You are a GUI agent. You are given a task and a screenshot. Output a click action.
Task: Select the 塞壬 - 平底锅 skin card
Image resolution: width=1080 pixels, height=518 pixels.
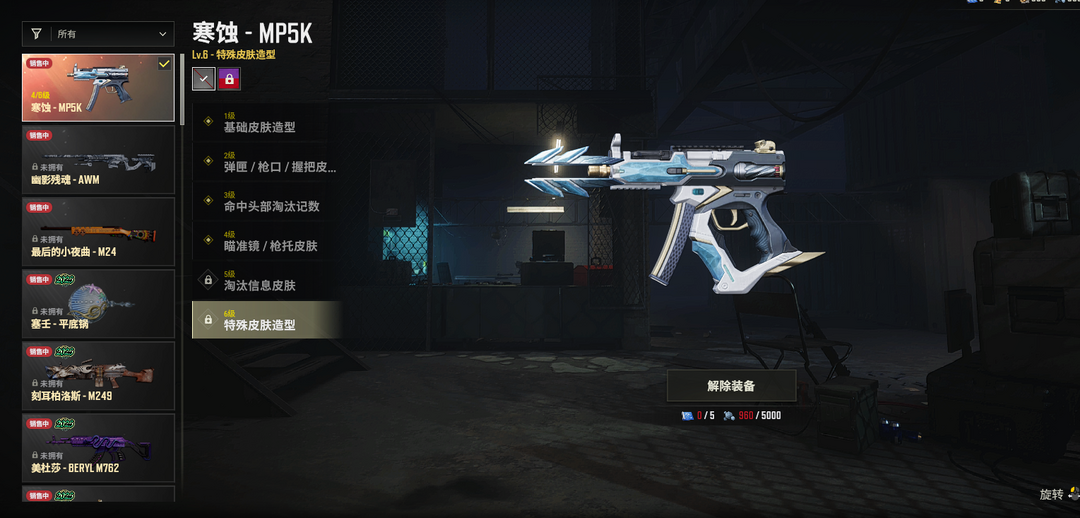(98, 304)
